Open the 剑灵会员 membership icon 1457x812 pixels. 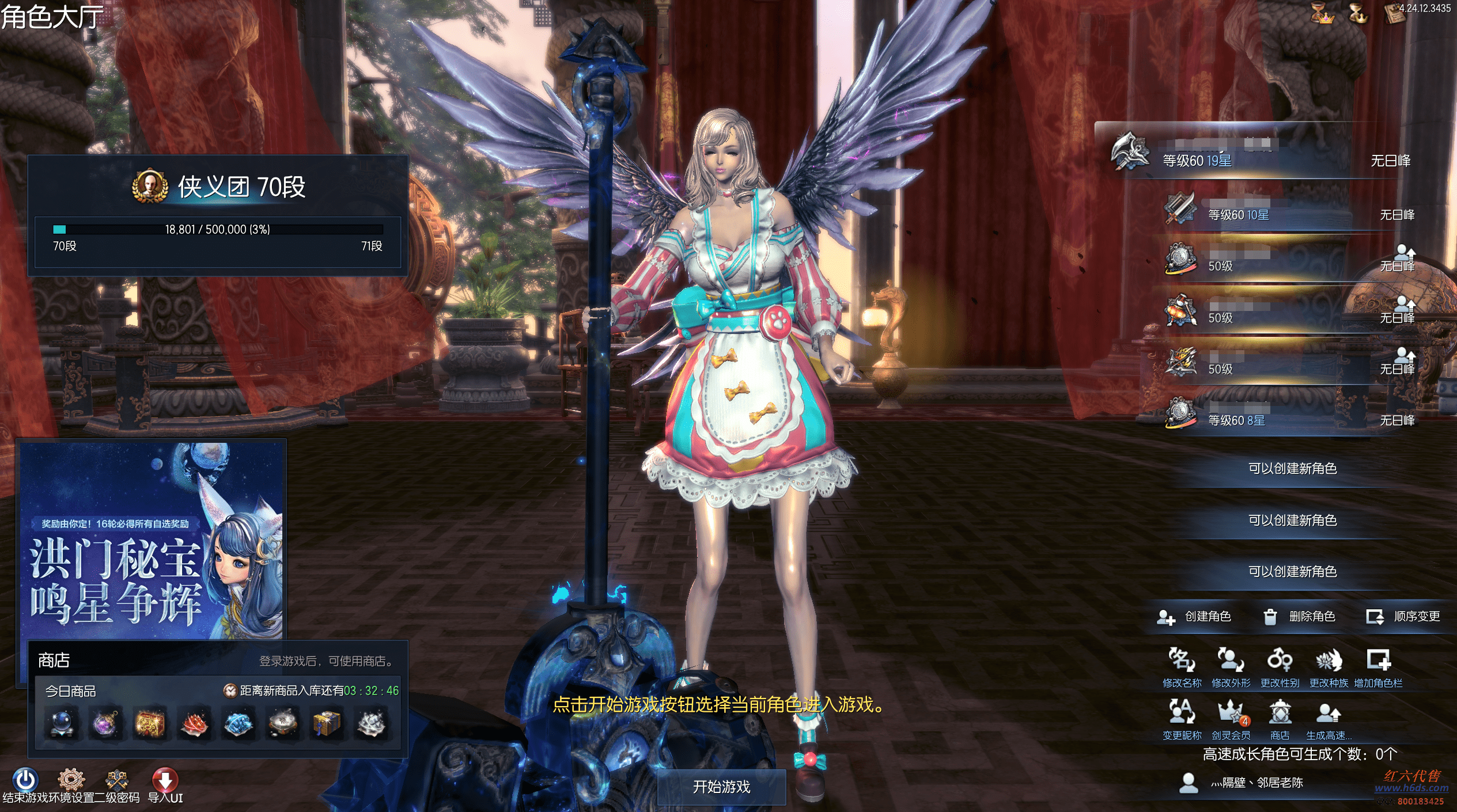coord(1231,713)
